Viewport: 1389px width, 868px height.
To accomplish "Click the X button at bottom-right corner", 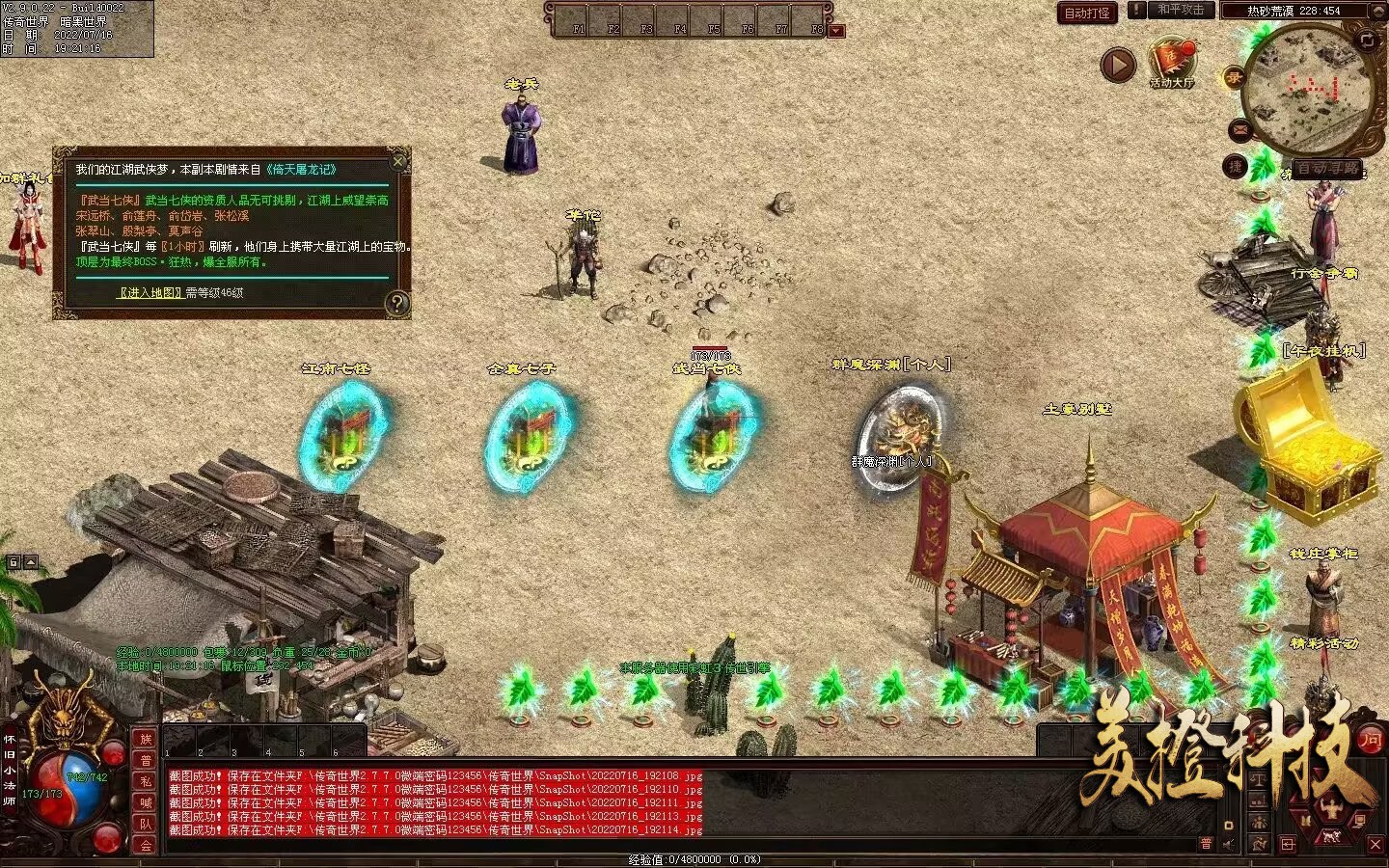I will (x=1375, y=844).
